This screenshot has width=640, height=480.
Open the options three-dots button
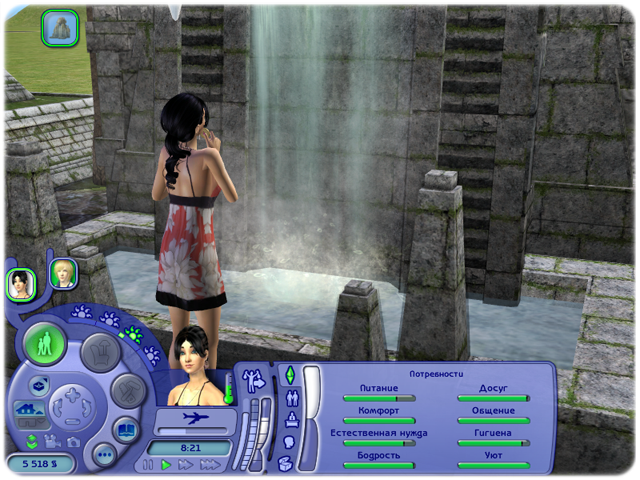104,454
